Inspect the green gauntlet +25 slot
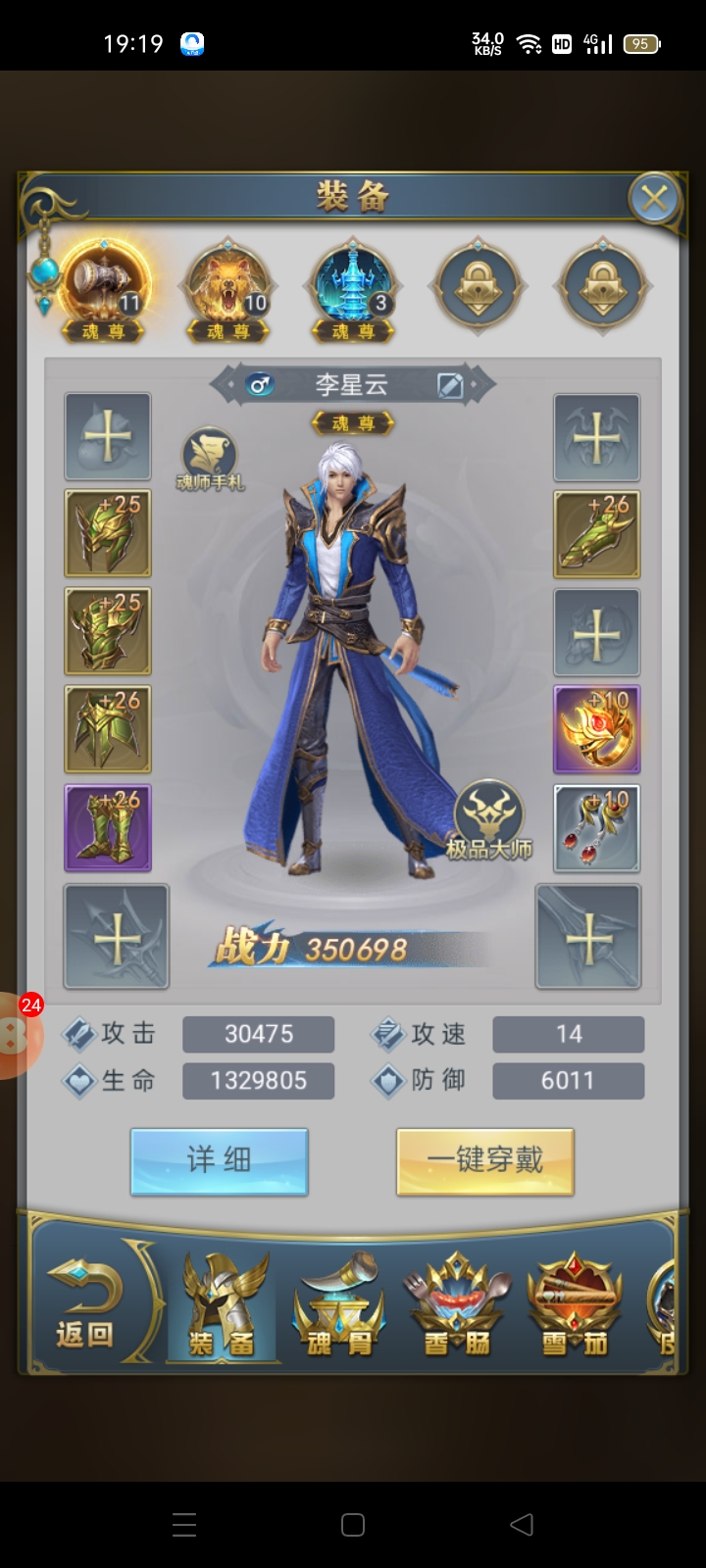The width and height of the screenshot is (706, 1568). pyautogui.click(x=108, y=632)
